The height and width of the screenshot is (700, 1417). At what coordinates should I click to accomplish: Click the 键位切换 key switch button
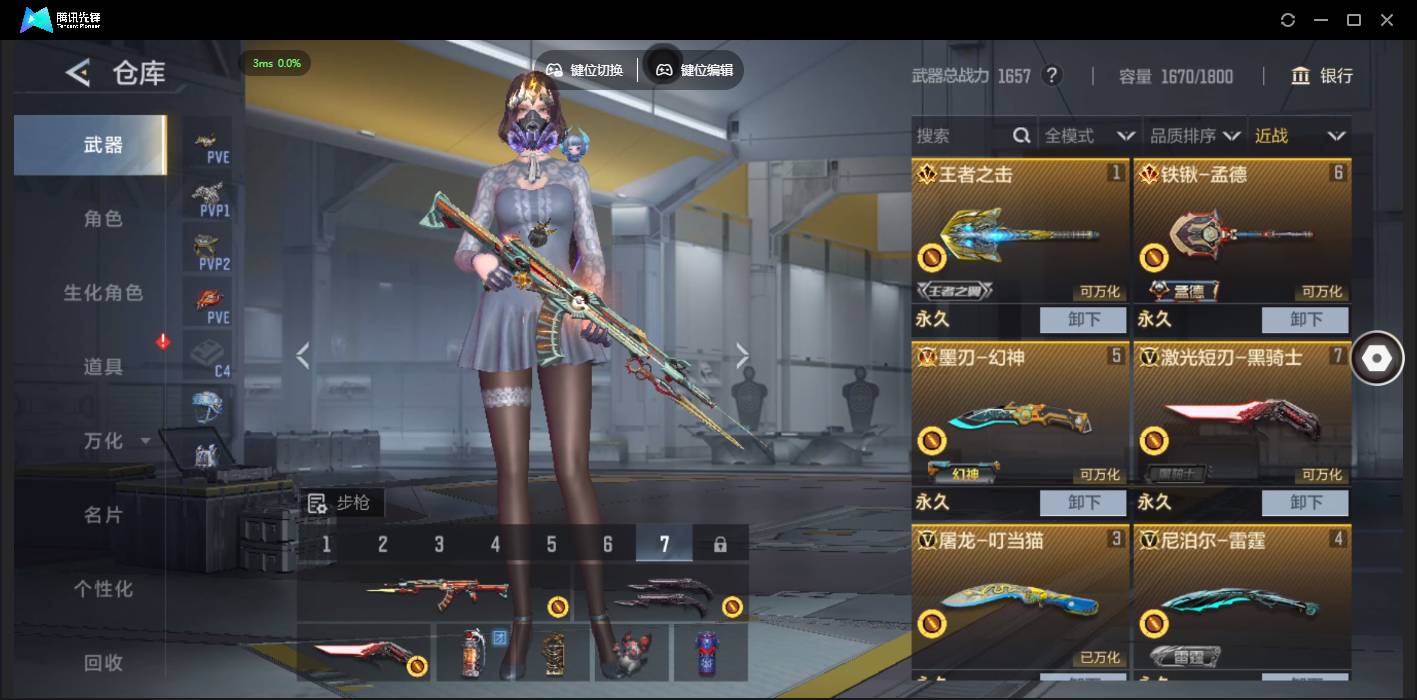pos(585,70)
